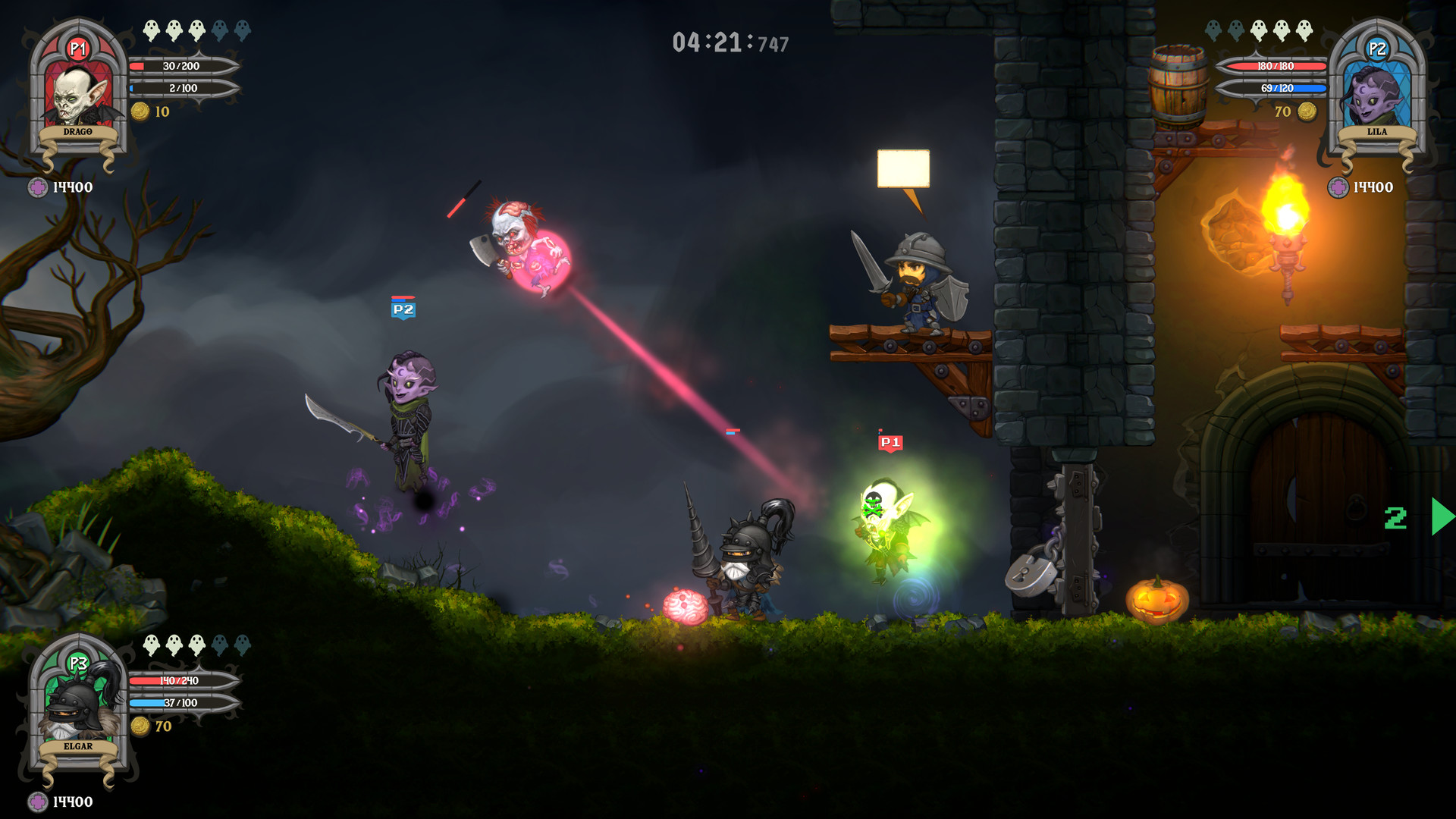Click Lila's purple score gem icon
1456x819 pixels.
pyautogui.click(x=1338, y=187)
